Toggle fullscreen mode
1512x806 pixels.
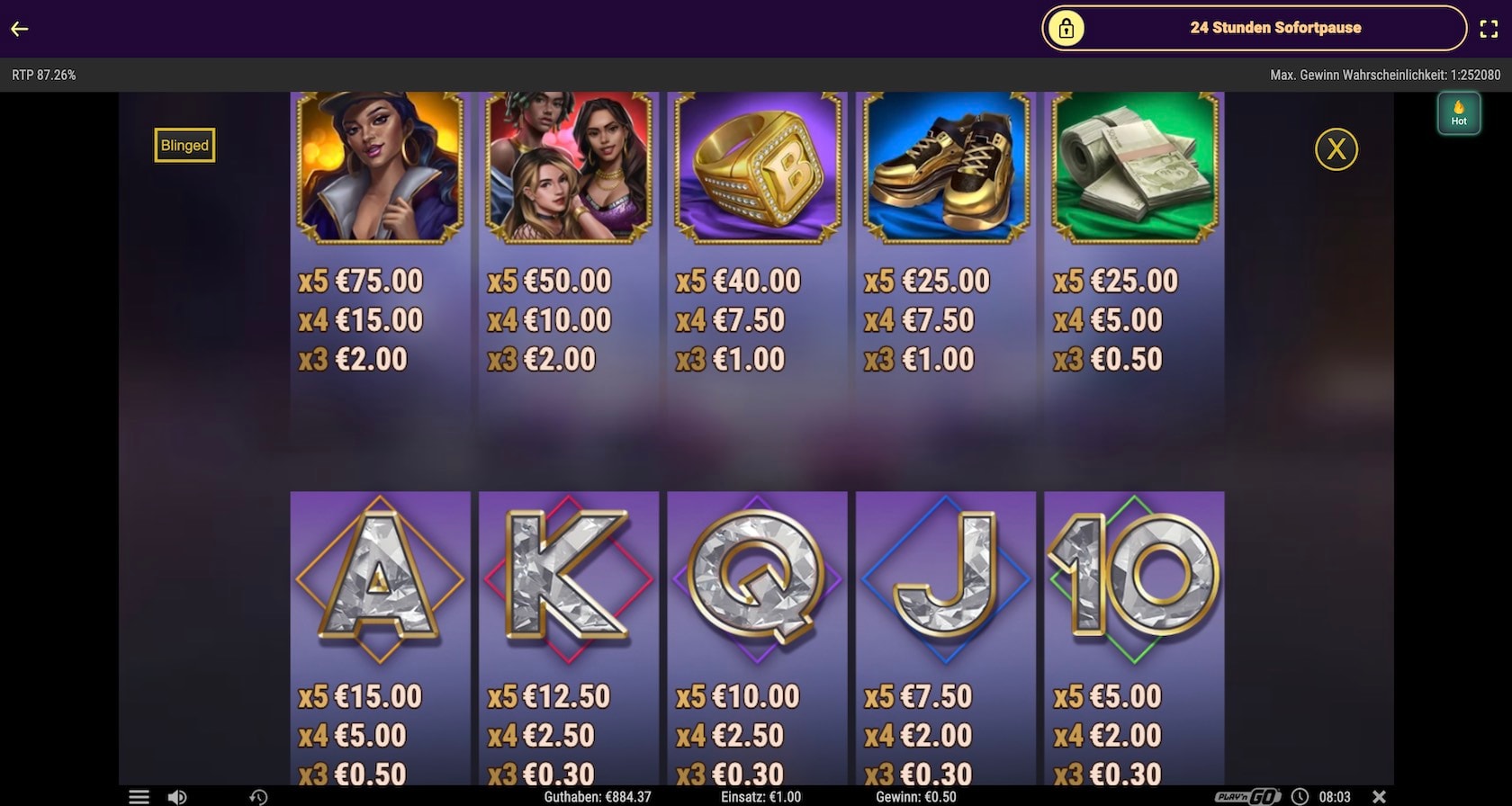tap(1489, 29)
